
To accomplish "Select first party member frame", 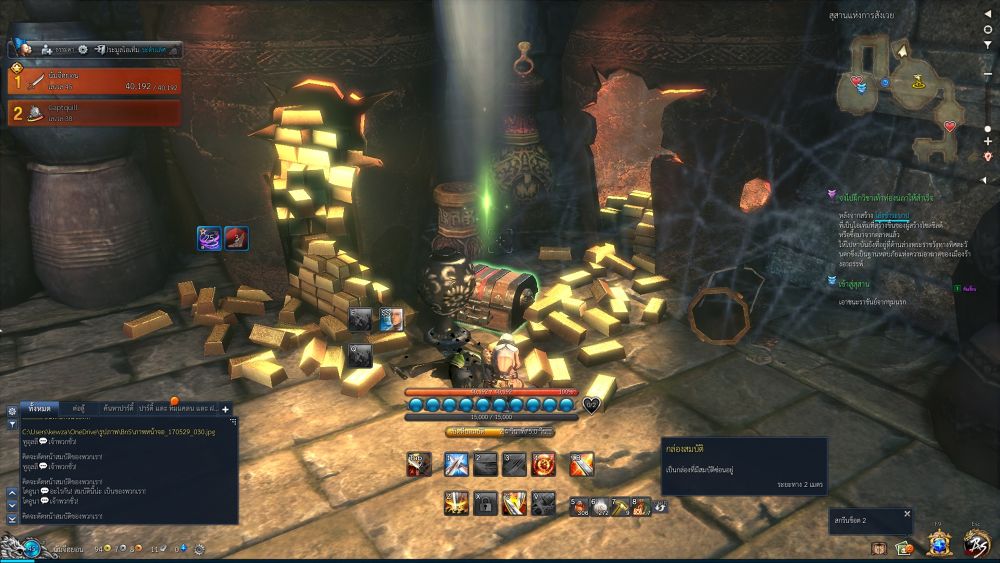I will pos(95,80).
